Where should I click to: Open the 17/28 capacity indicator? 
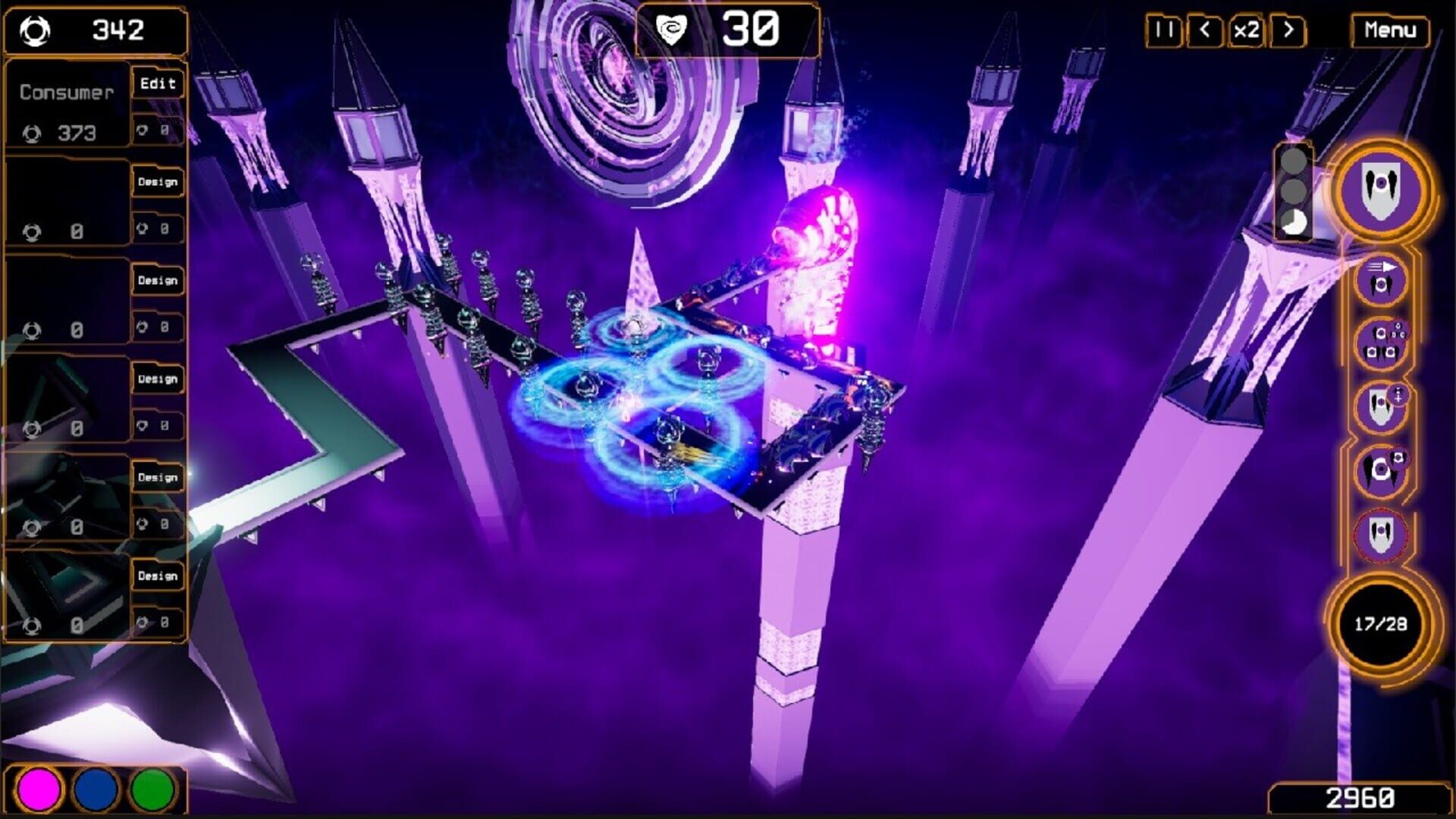[1382, 622]
